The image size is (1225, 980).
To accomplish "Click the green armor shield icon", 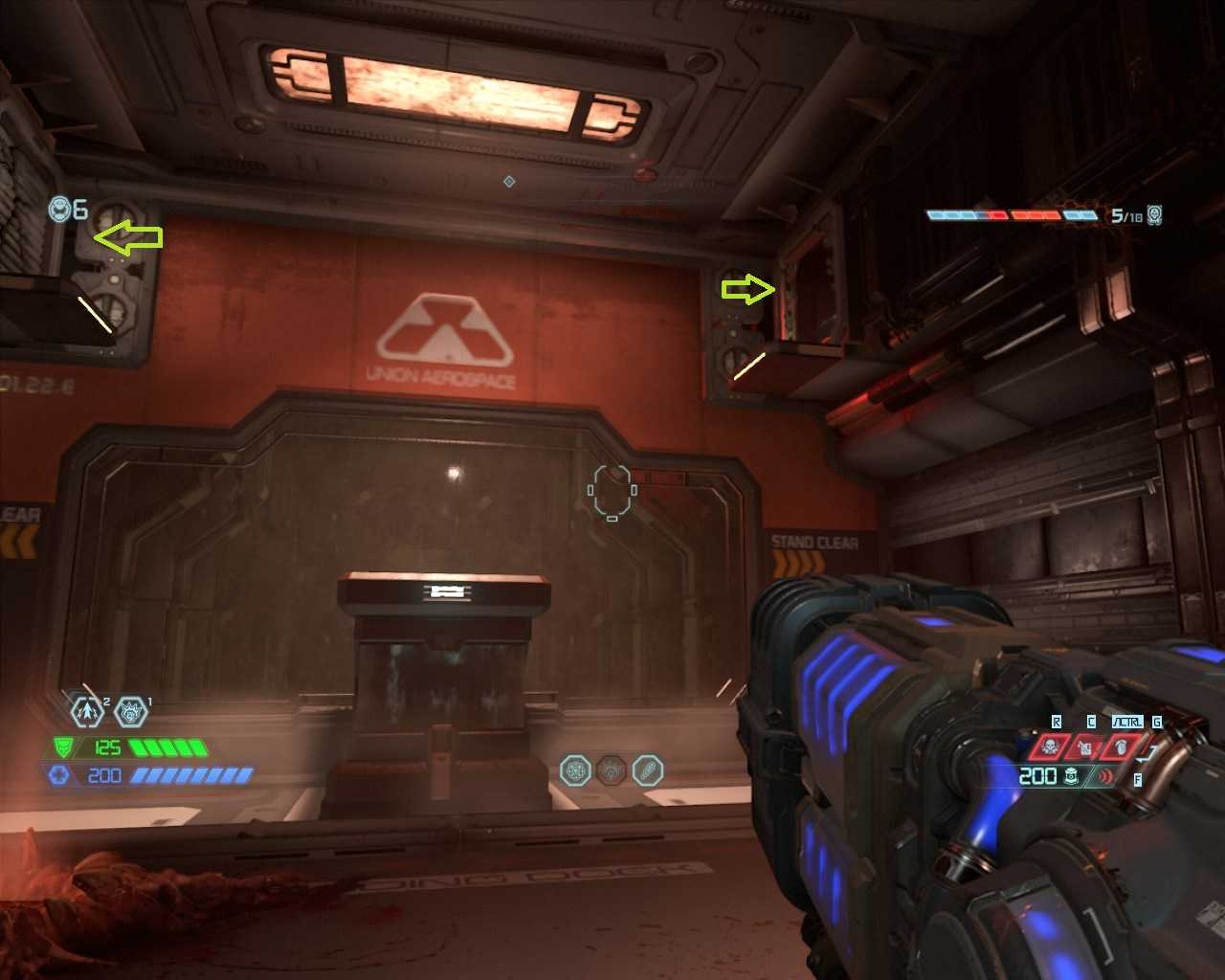I will (63, 746).
